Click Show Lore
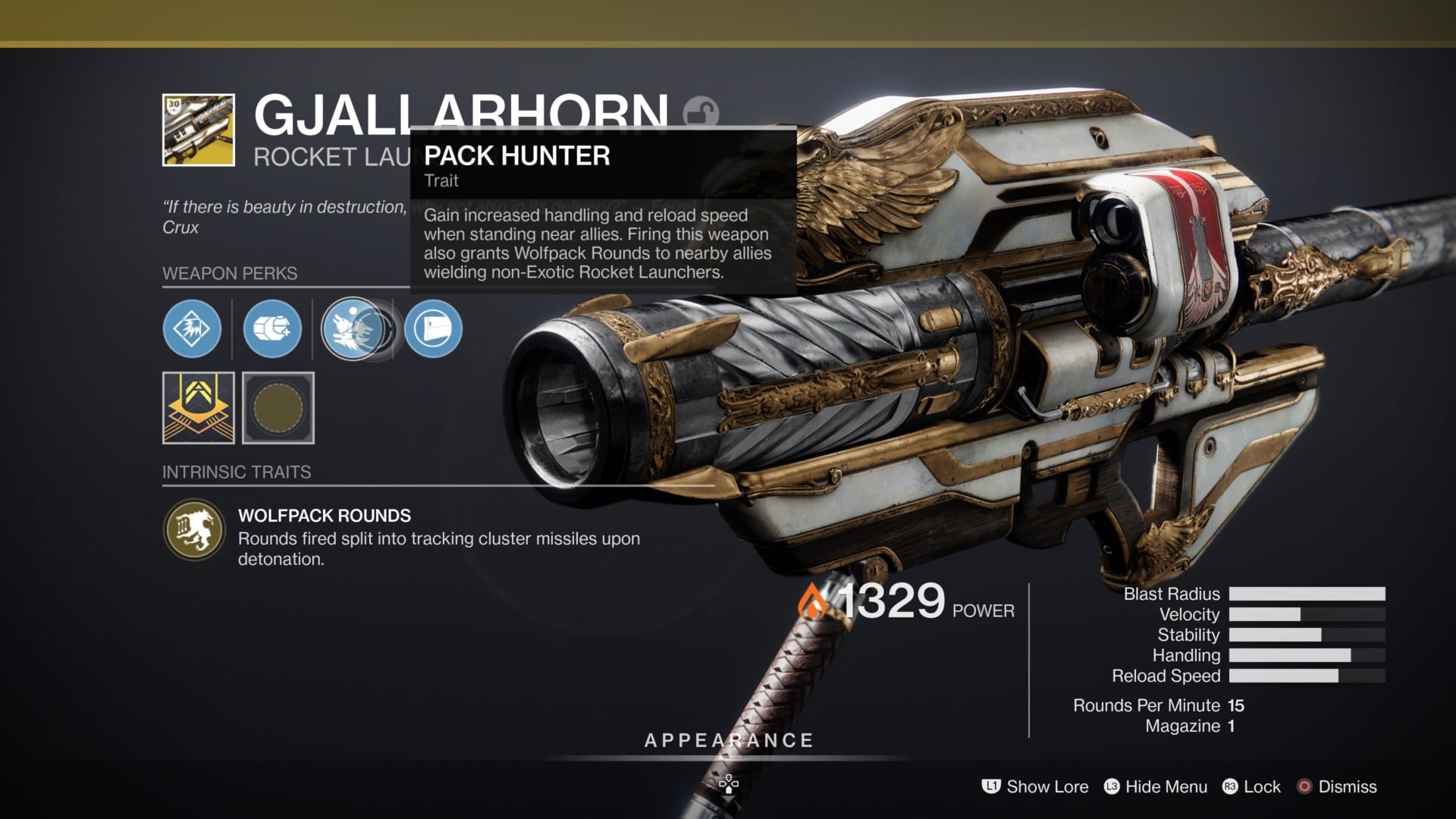This screenshot has height=819, width=1456. 1046,787
